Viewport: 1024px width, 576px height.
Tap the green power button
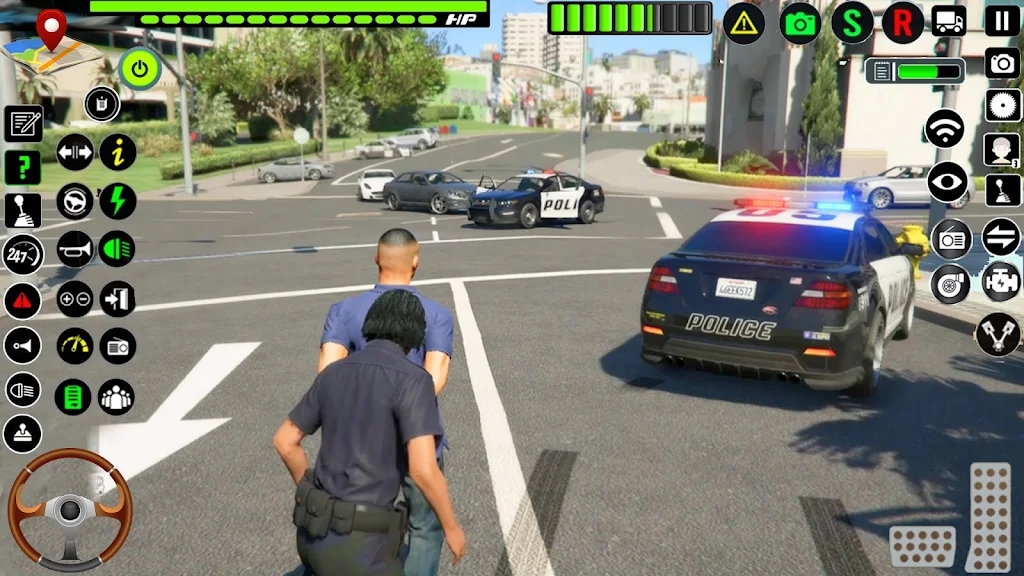[139, 69]
